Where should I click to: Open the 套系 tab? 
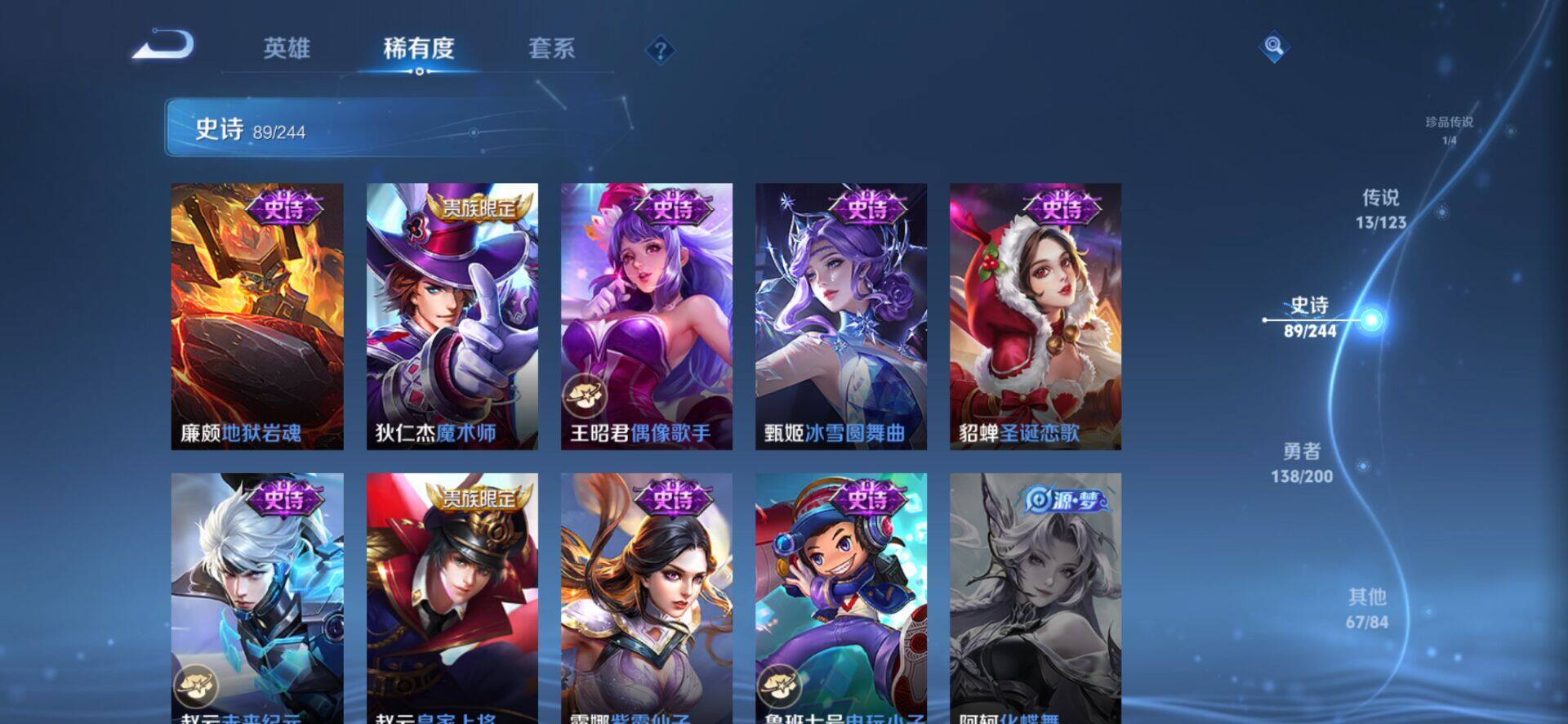click(x=551, y=48)
